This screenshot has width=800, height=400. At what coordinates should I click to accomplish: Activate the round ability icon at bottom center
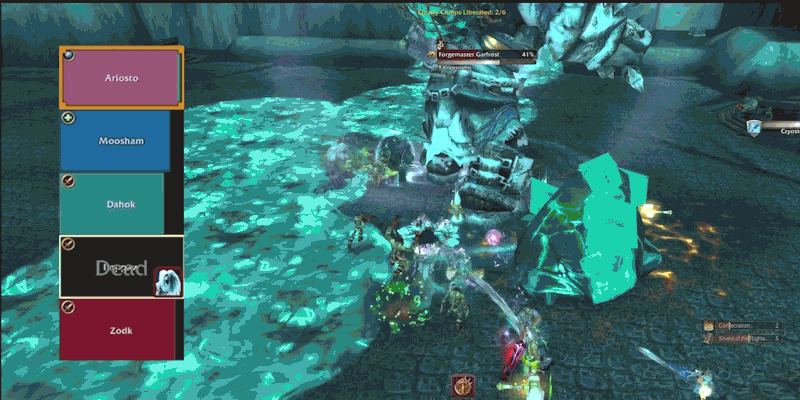[462, 384]
